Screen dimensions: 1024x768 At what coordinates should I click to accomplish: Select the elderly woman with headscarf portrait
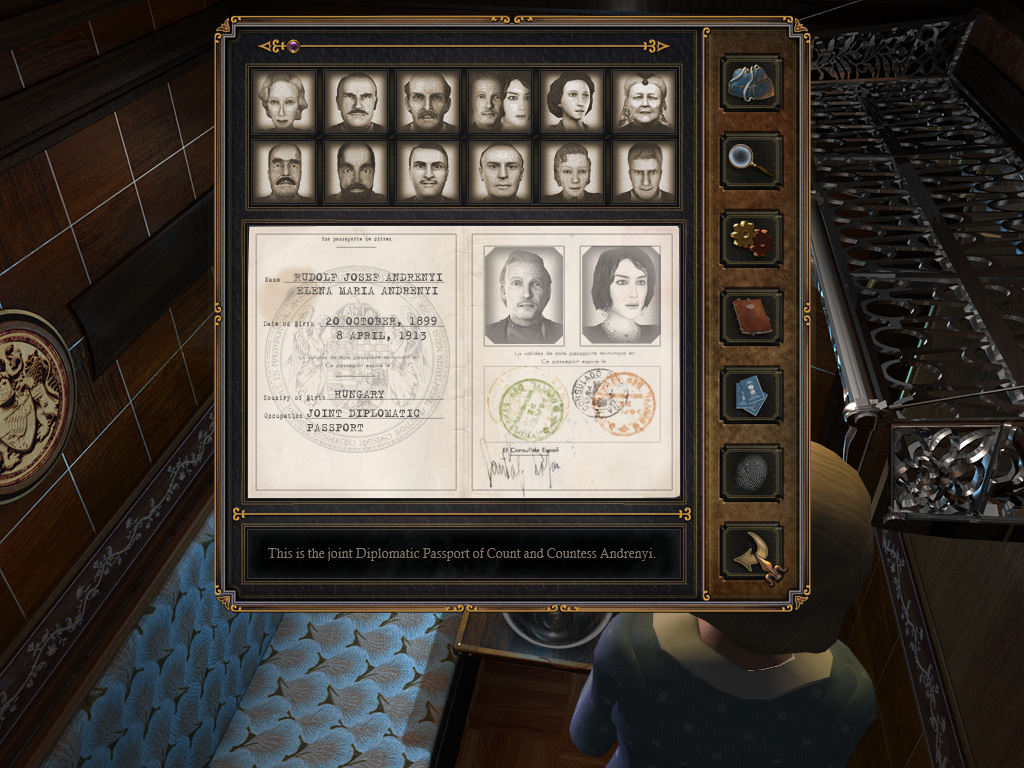[x=644, y=101]
